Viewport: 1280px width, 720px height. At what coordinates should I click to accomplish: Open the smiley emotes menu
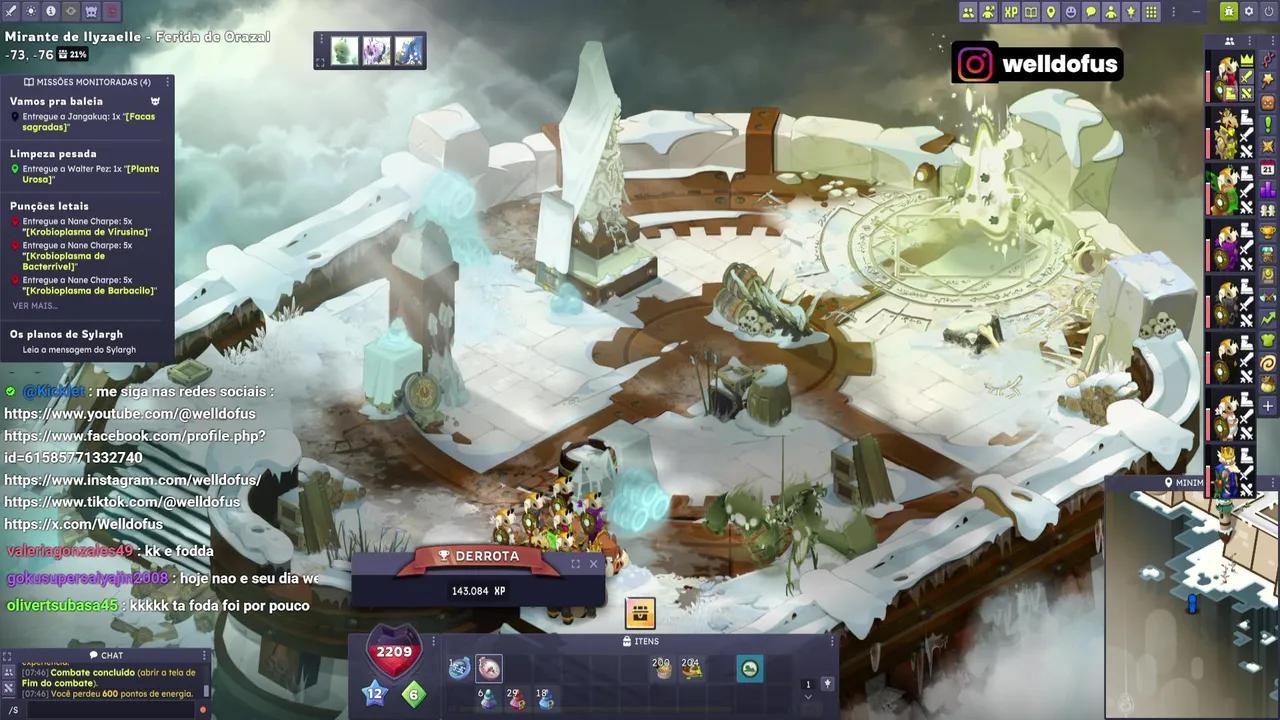(x=1071, y=12)
